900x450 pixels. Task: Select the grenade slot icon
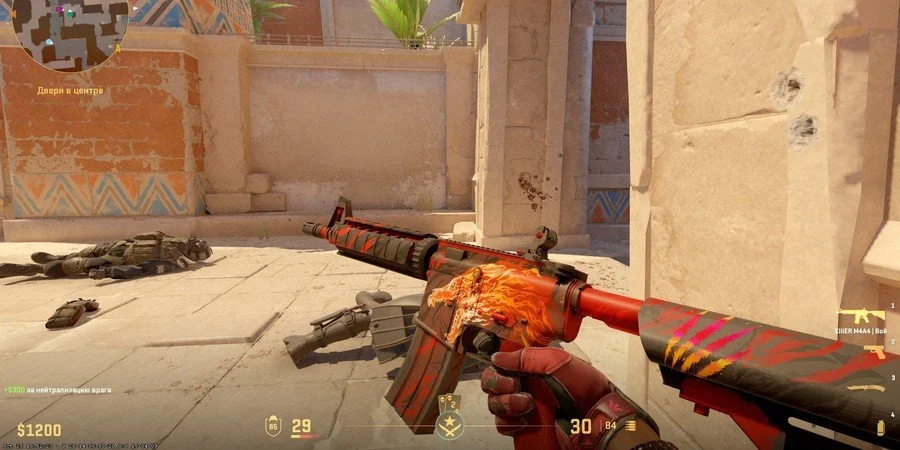pyautogui.click(x=880, y=427)
